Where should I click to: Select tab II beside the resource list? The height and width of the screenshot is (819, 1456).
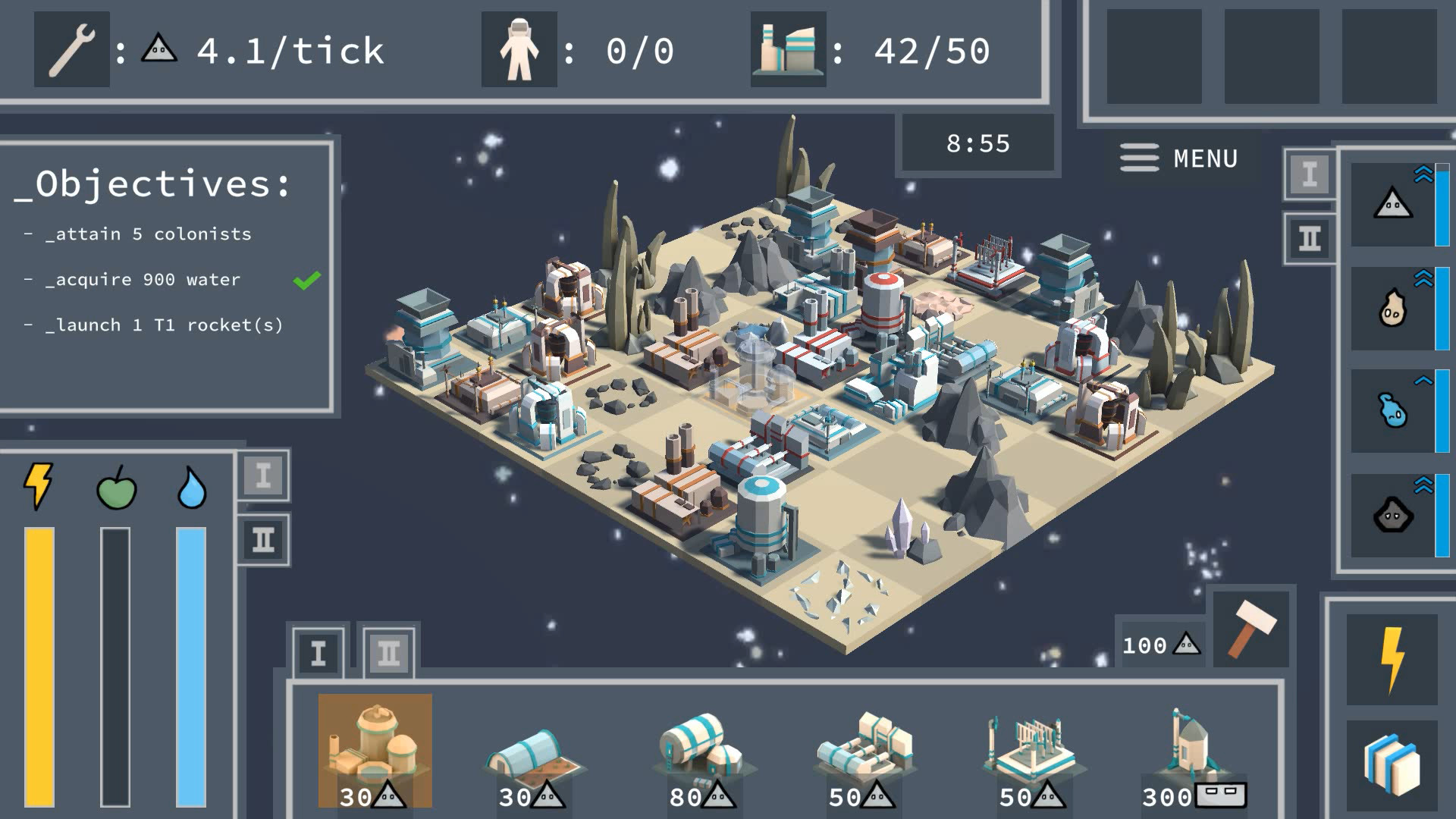1310,239
